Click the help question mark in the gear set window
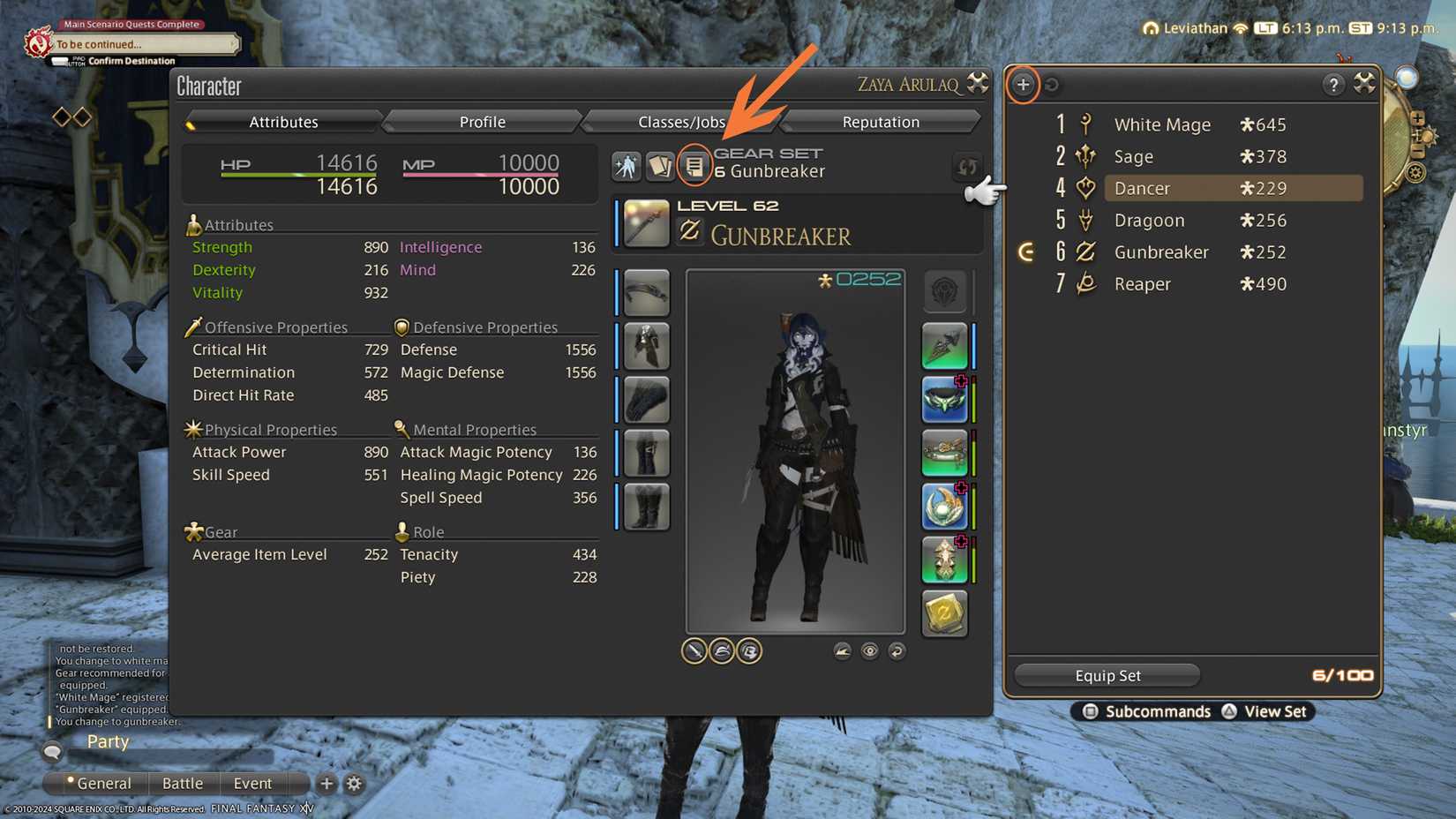Image resolution: width=1456 pixels, height=819 pixels. pos(1332,85)
